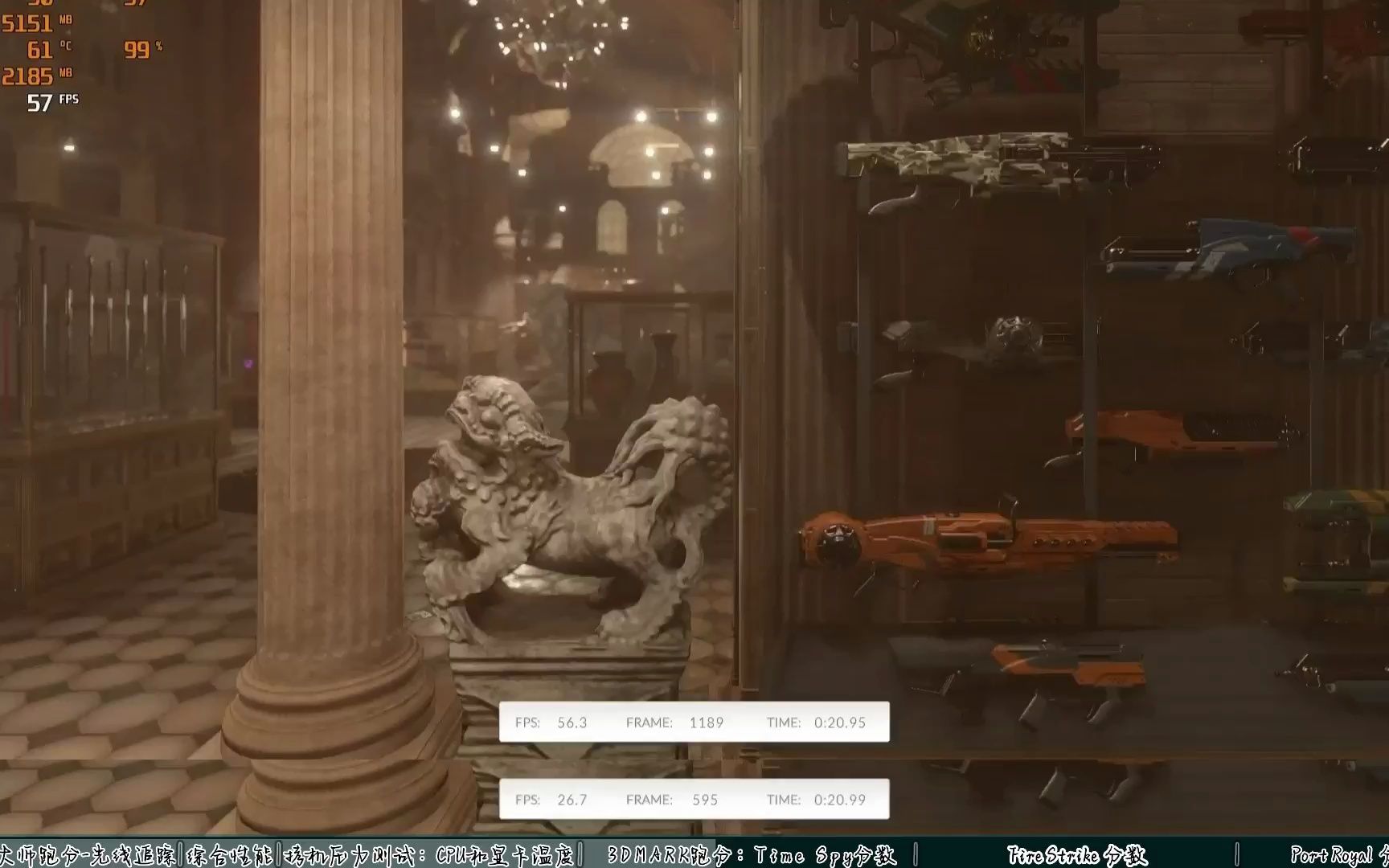Click the TIME: 0:20.95 stopwatch value

(816, 722)
